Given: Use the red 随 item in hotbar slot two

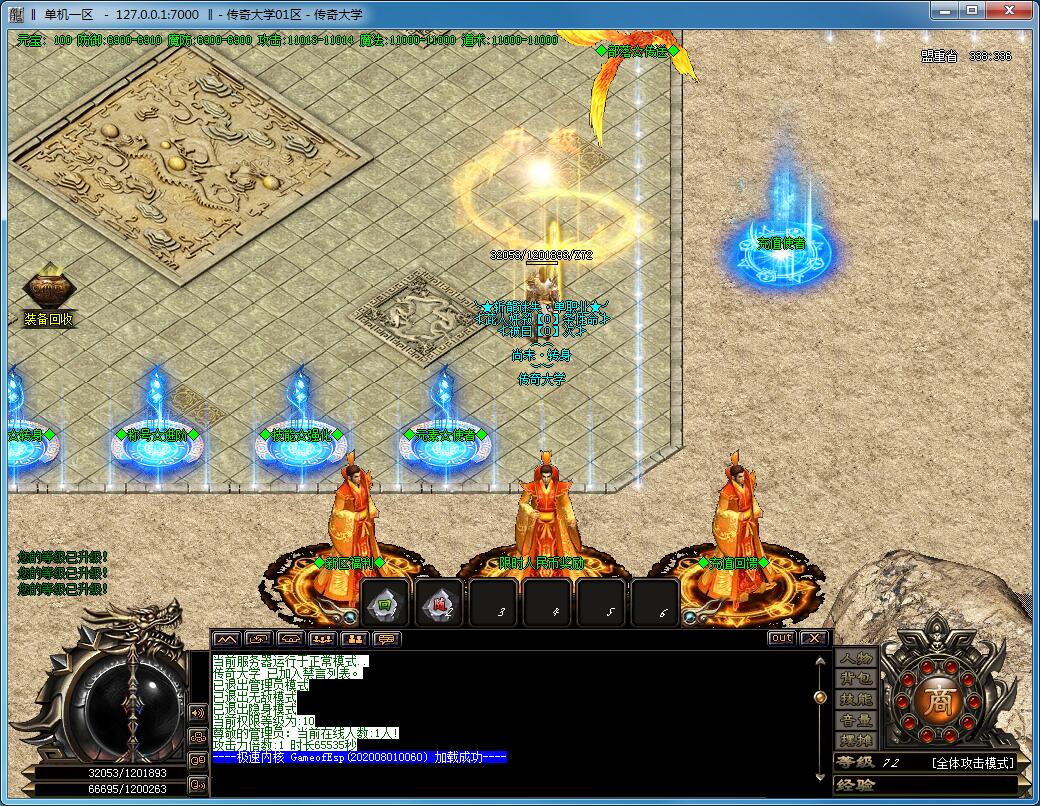Looking at the screenshot, I should [x=439, y=603].
